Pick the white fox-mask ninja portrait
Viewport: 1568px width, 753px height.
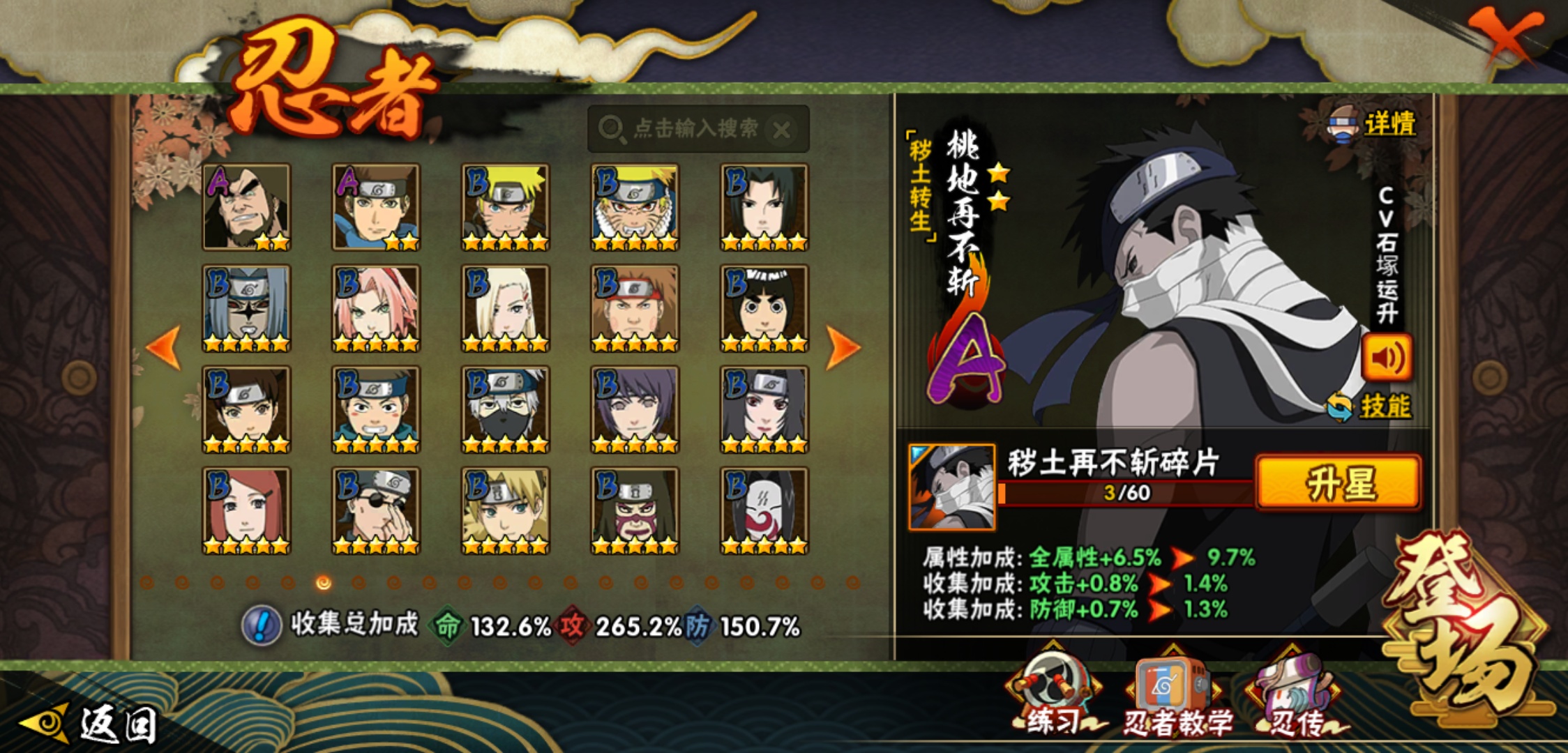764,510
